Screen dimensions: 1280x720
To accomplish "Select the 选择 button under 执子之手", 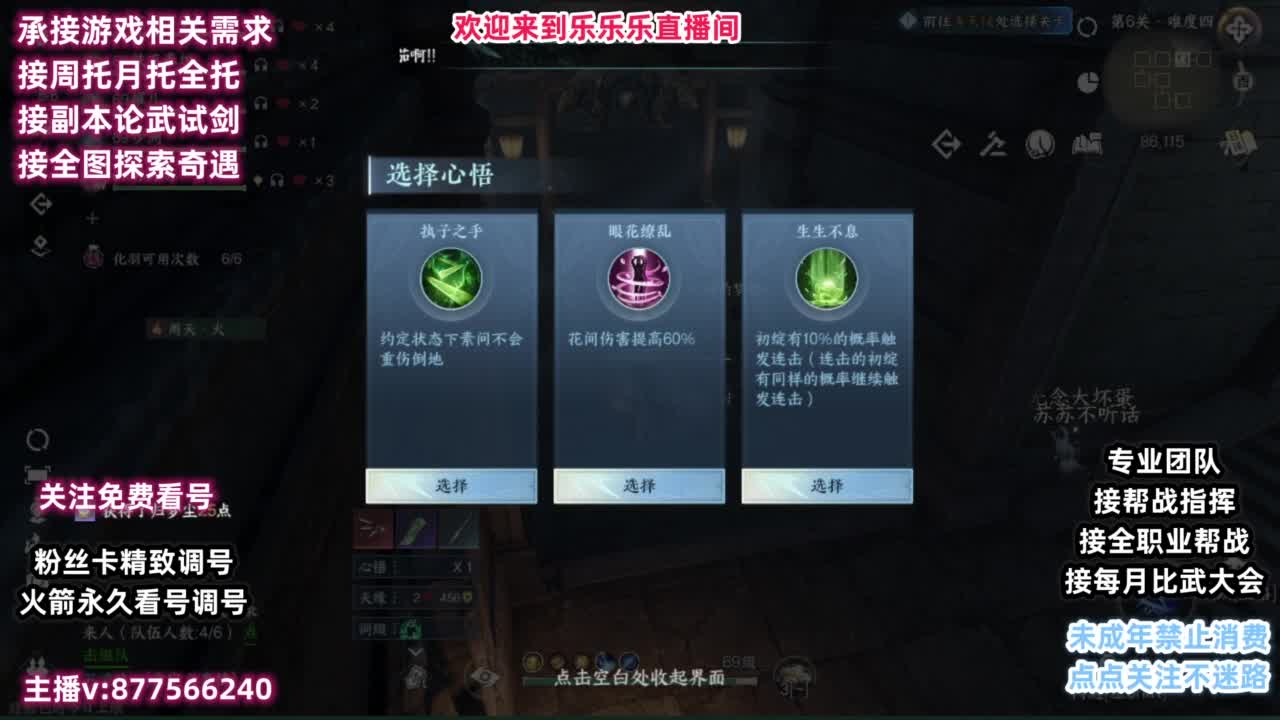I will click(451, 485).
